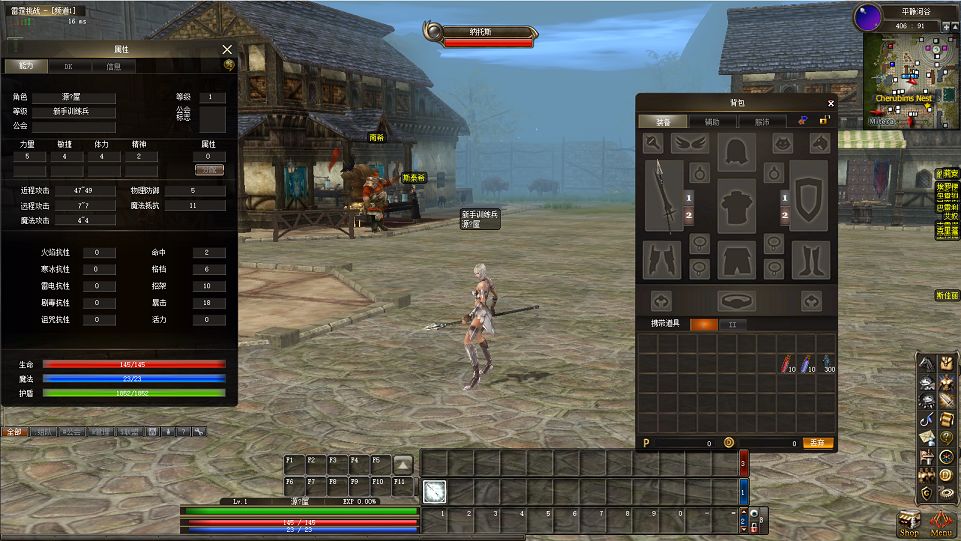The image size is (961, 541).
Task: Open the 信息 tab in attributes panel
Action: [x=113, y=66]
